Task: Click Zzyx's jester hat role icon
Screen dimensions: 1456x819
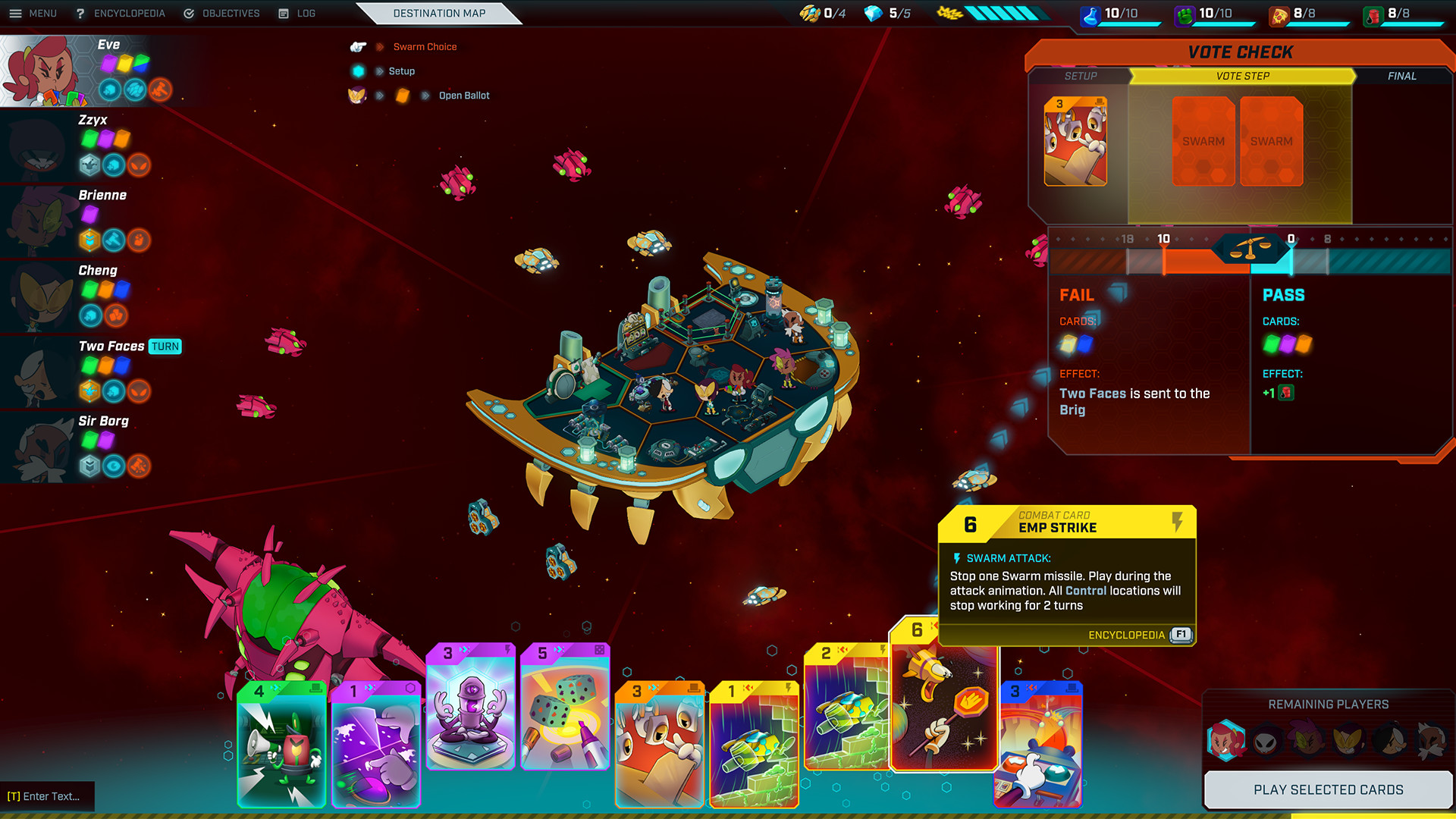Action: [x=89, y=165]
